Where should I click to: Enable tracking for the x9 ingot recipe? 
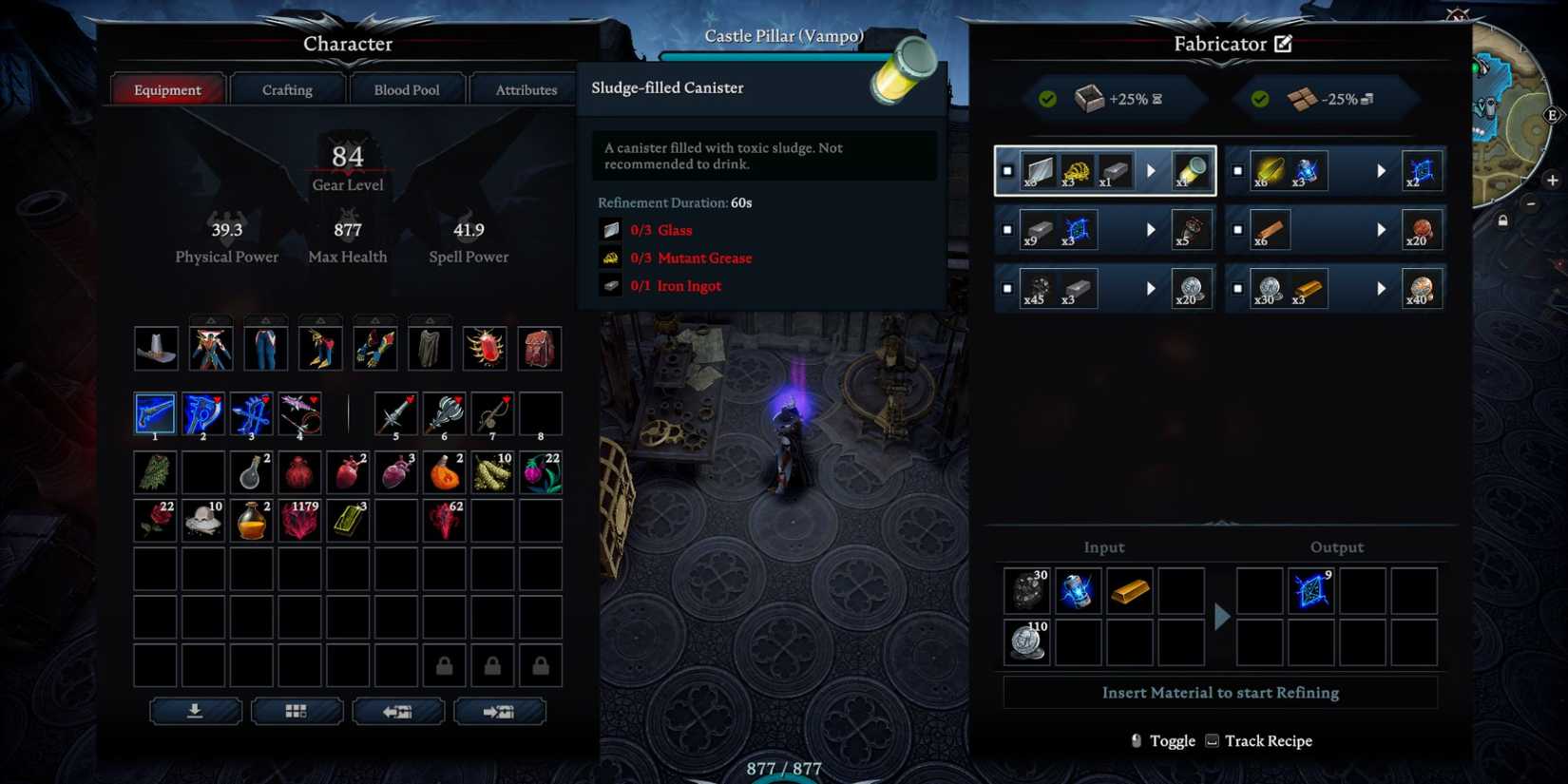[1005, 229]
